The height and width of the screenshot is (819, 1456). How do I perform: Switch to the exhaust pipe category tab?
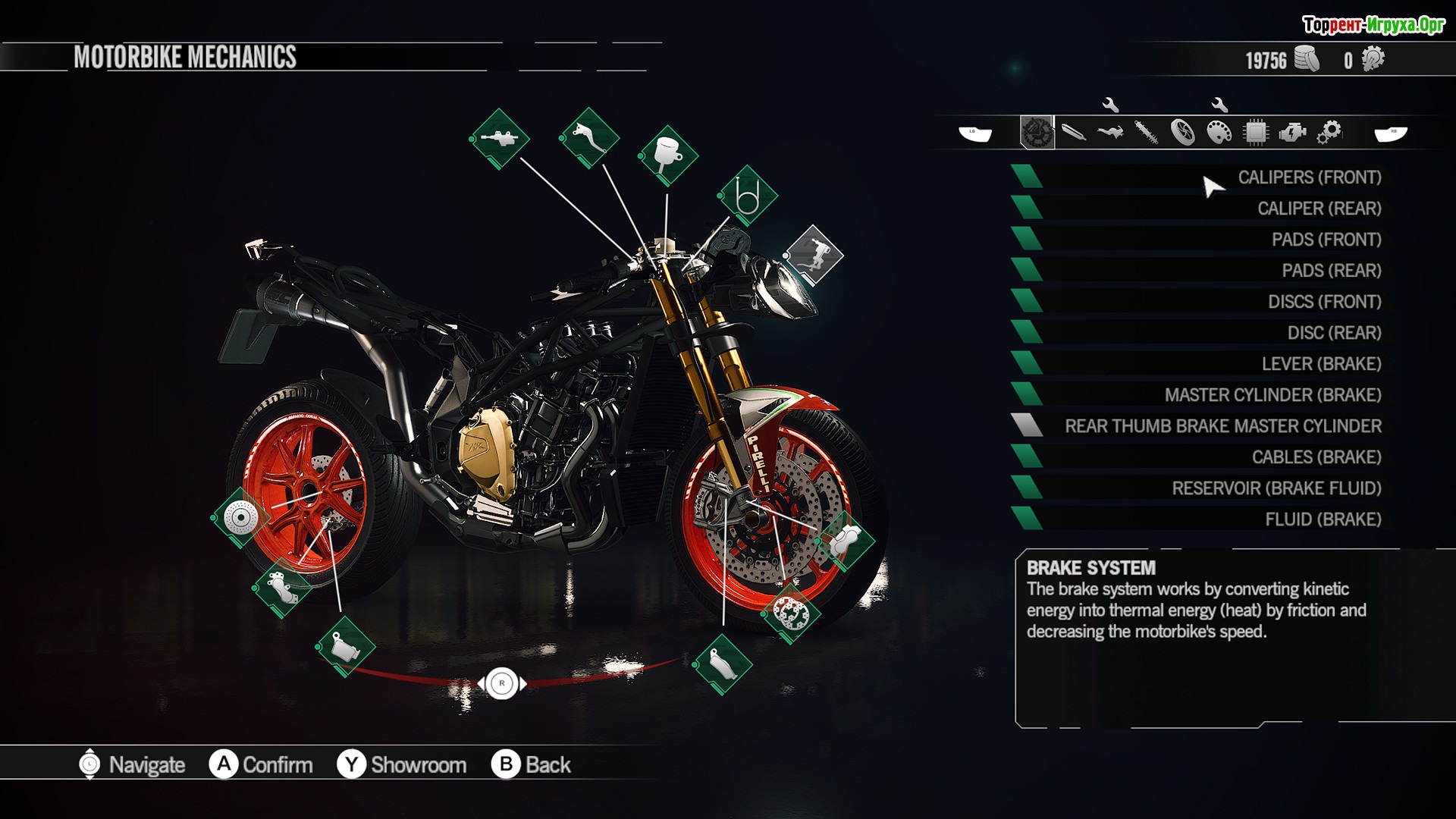(1074, 133)
